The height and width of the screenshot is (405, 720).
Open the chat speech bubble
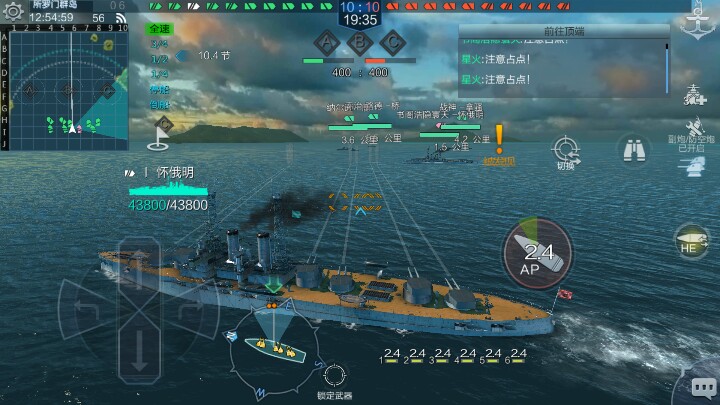click(x=702, y=386)
